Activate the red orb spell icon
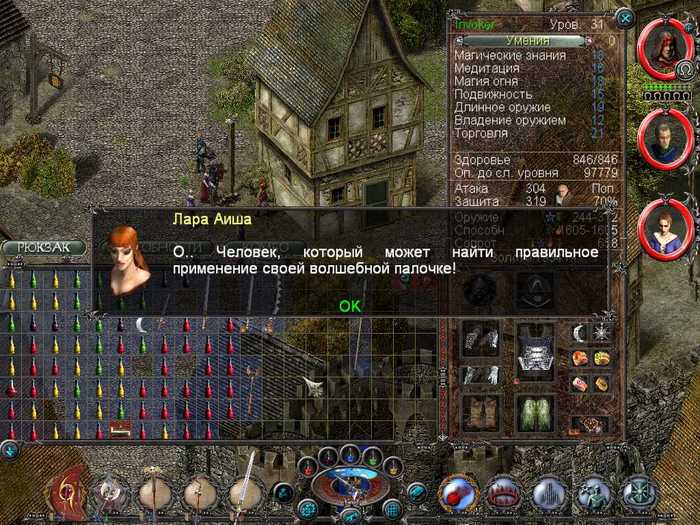The height and width of the screenshot is (525, 700). (x=457, y=493)
